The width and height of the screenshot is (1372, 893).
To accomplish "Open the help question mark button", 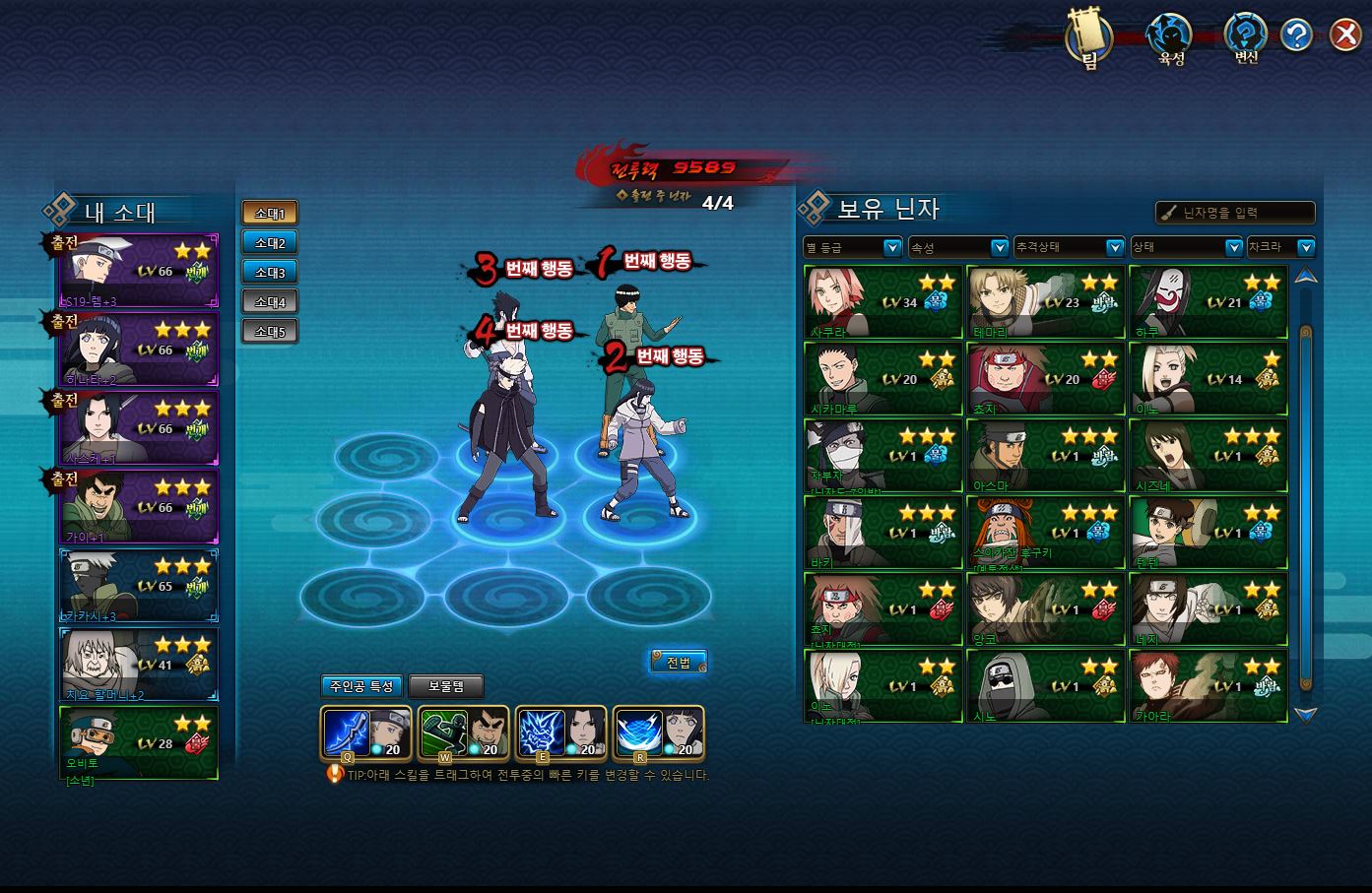I will (1296, 35).
